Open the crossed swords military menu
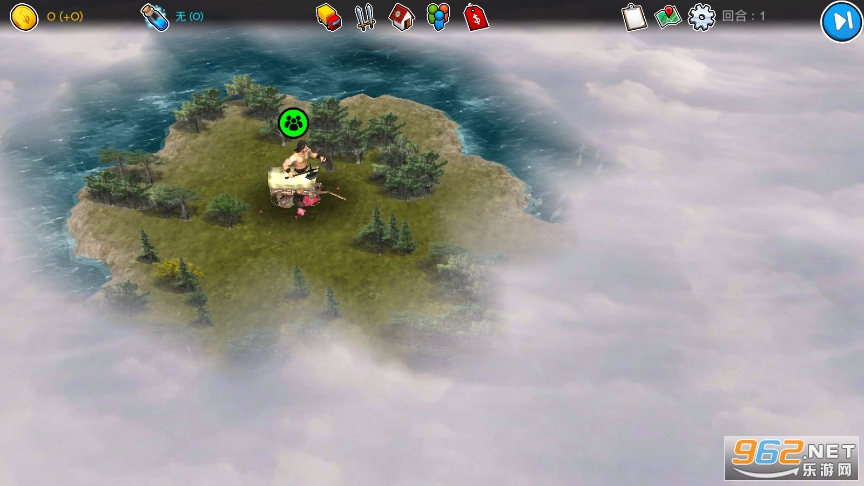This screenshot has height=486, width=864. point(365,16)
